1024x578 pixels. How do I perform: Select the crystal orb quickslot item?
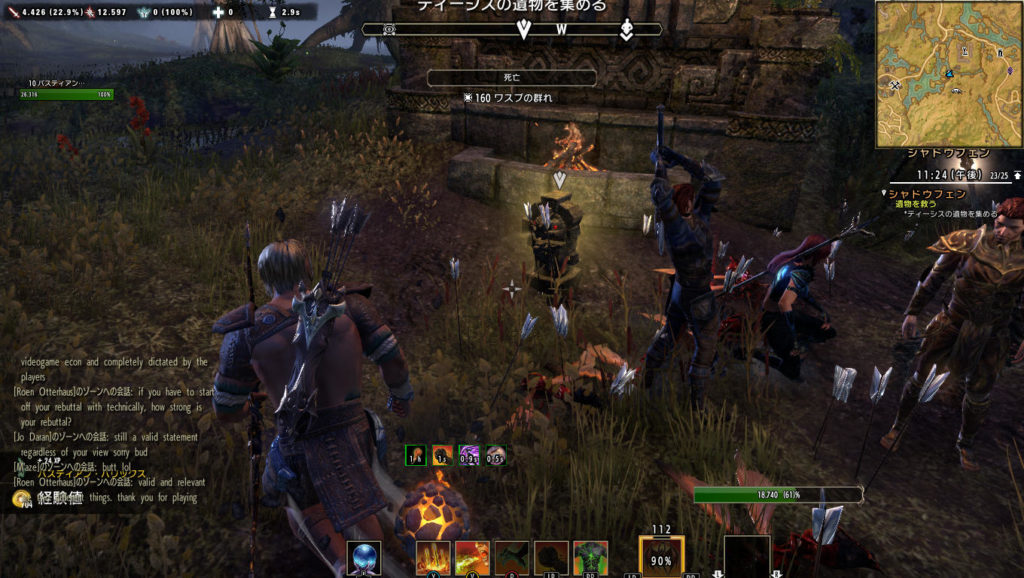pos(363,558)
